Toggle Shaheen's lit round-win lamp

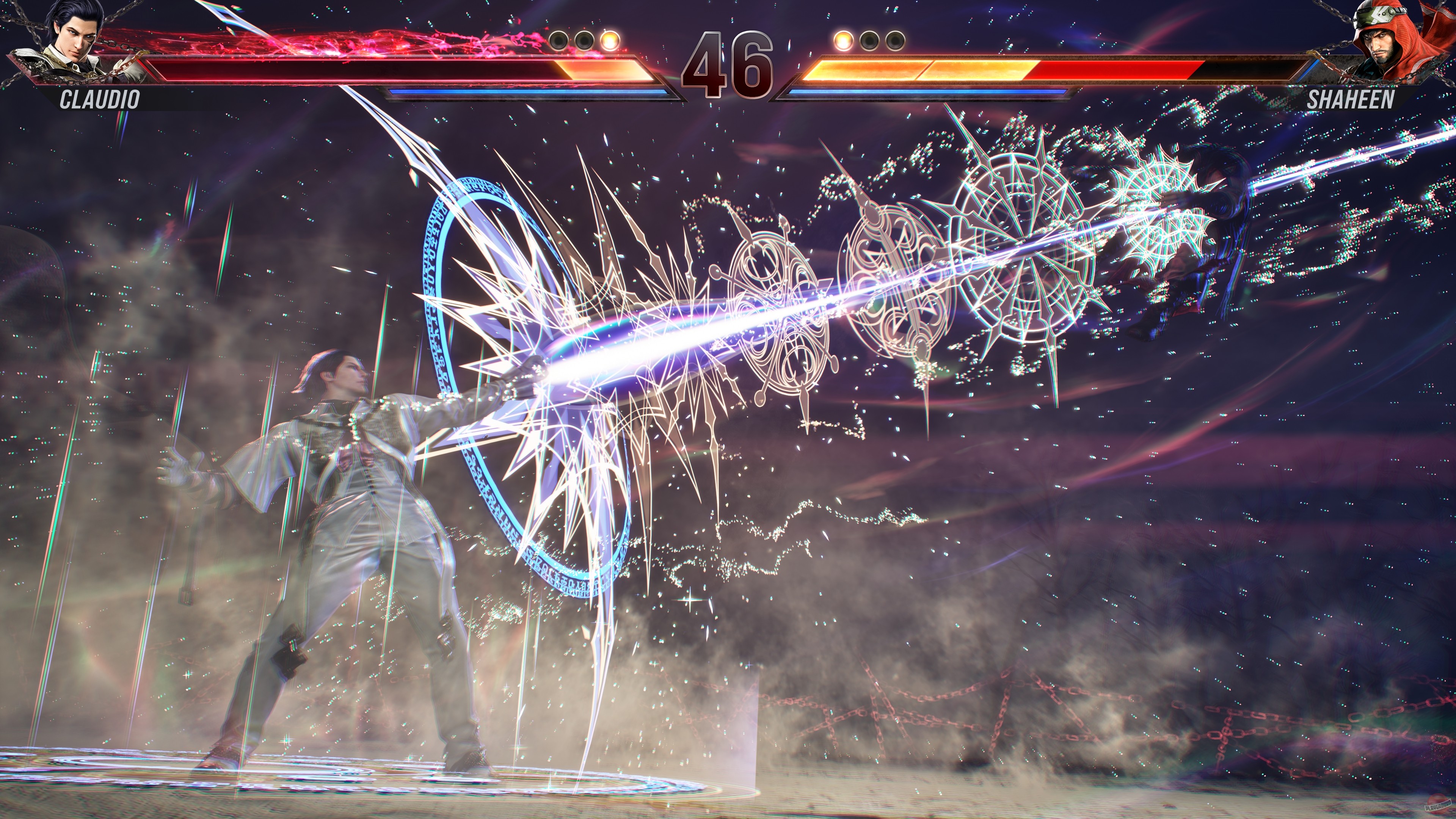843,41
